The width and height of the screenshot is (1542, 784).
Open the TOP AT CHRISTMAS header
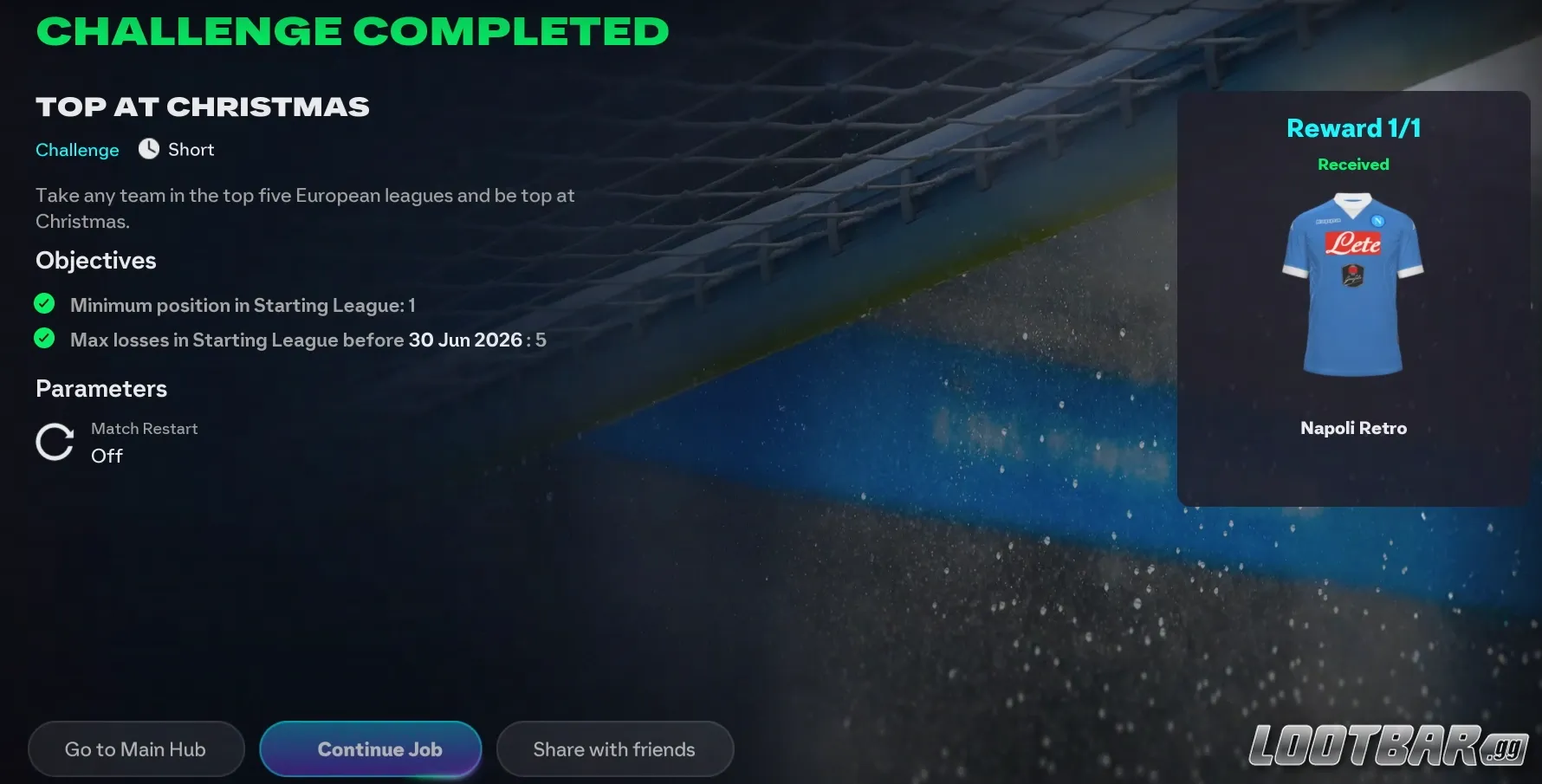click(x=202, y=106)
